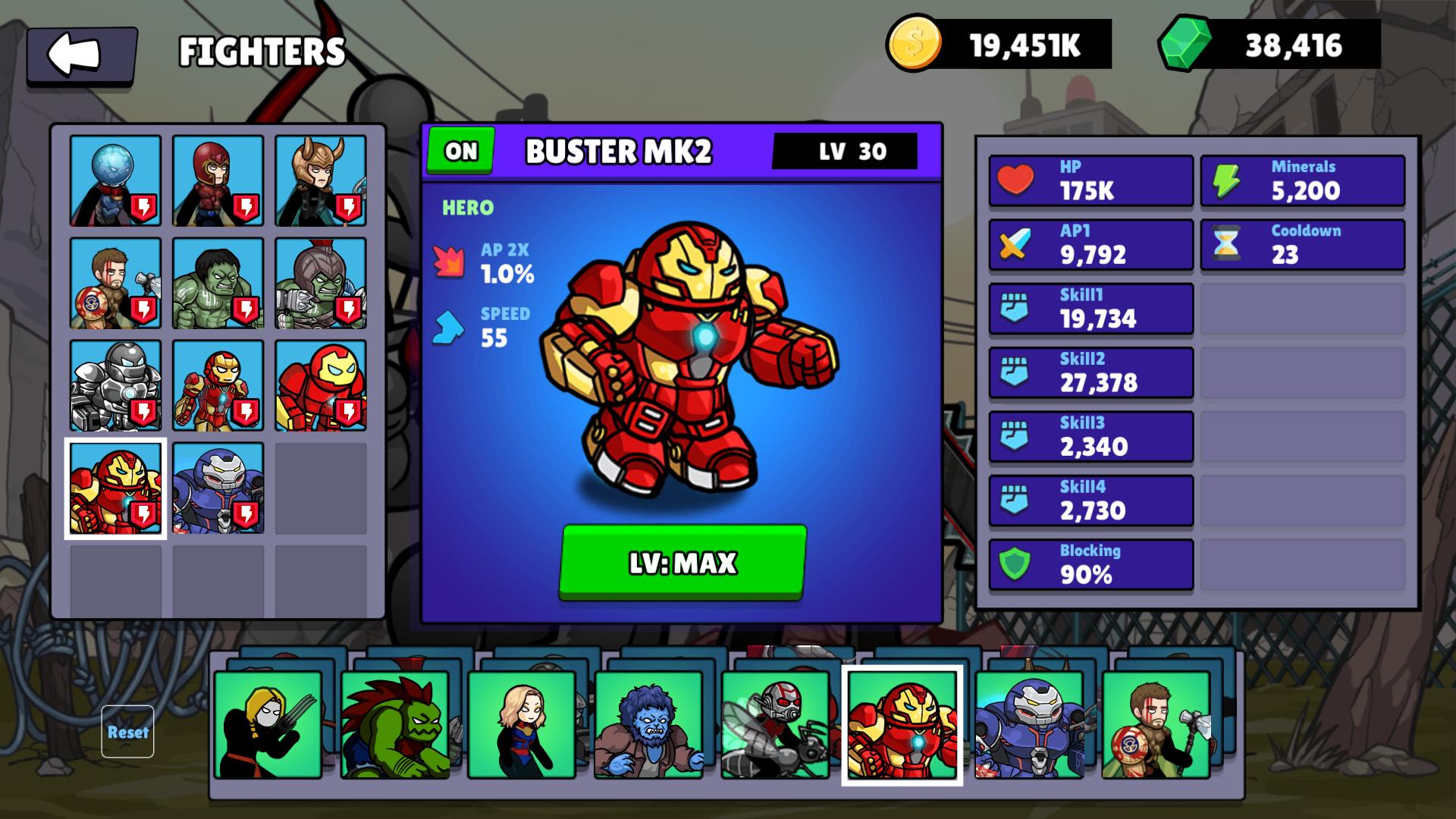
Task: Select the blonde heroine team slot
Action: [522, 724]
